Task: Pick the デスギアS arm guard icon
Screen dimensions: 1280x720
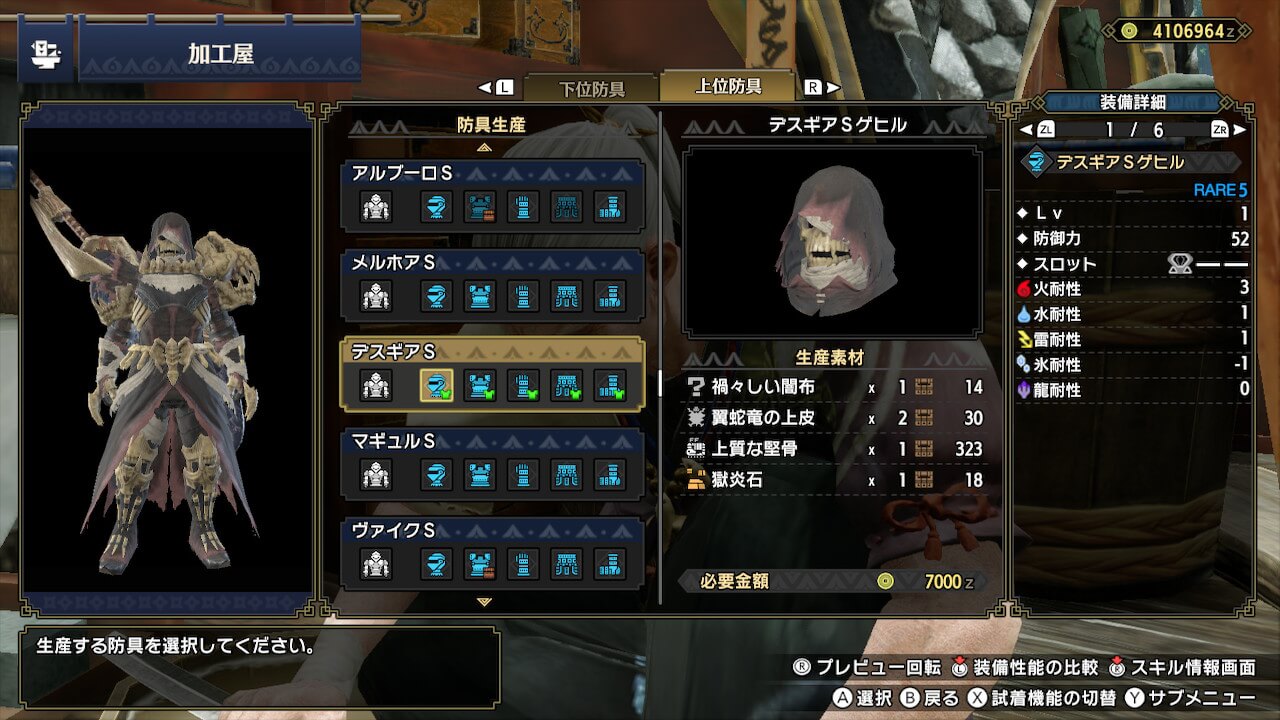Action: (523, 386)
